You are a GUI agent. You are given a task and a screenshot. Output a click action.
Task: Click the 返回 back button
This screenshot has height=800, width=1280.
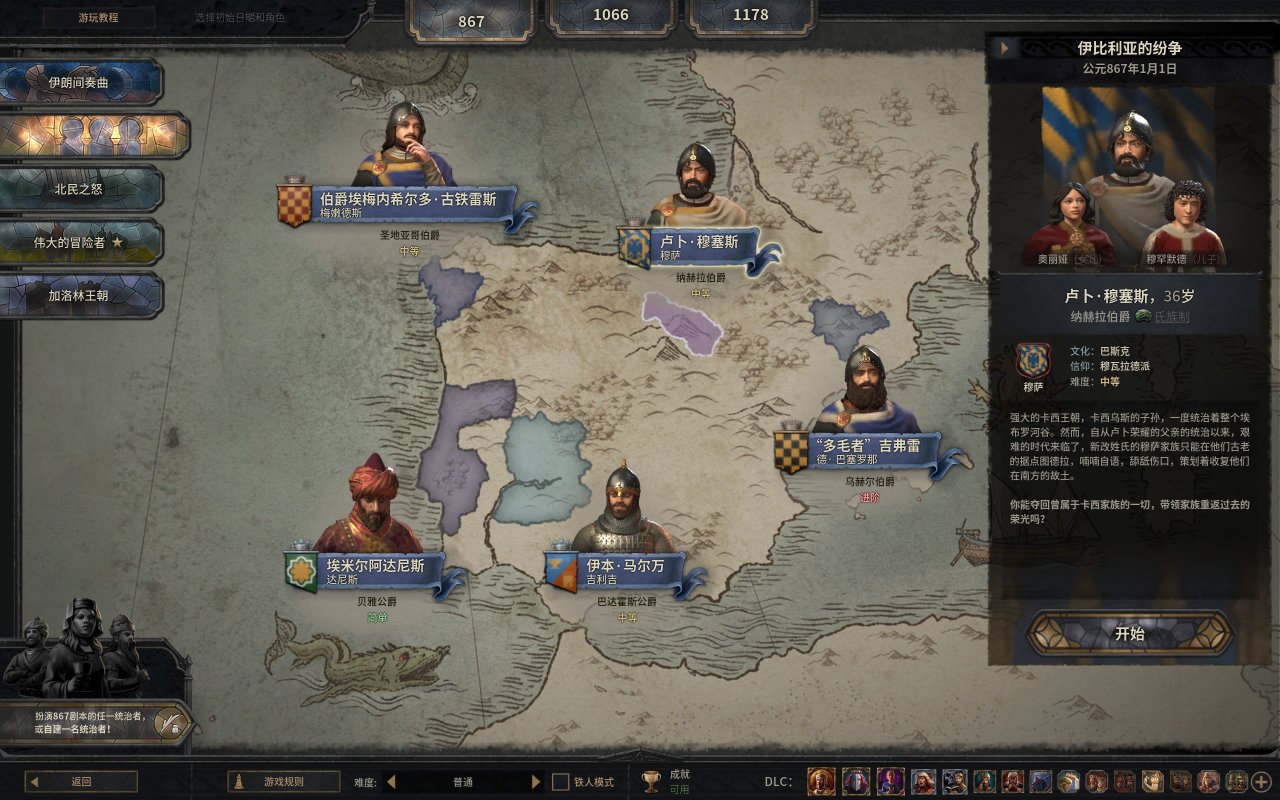pos(81,782)
